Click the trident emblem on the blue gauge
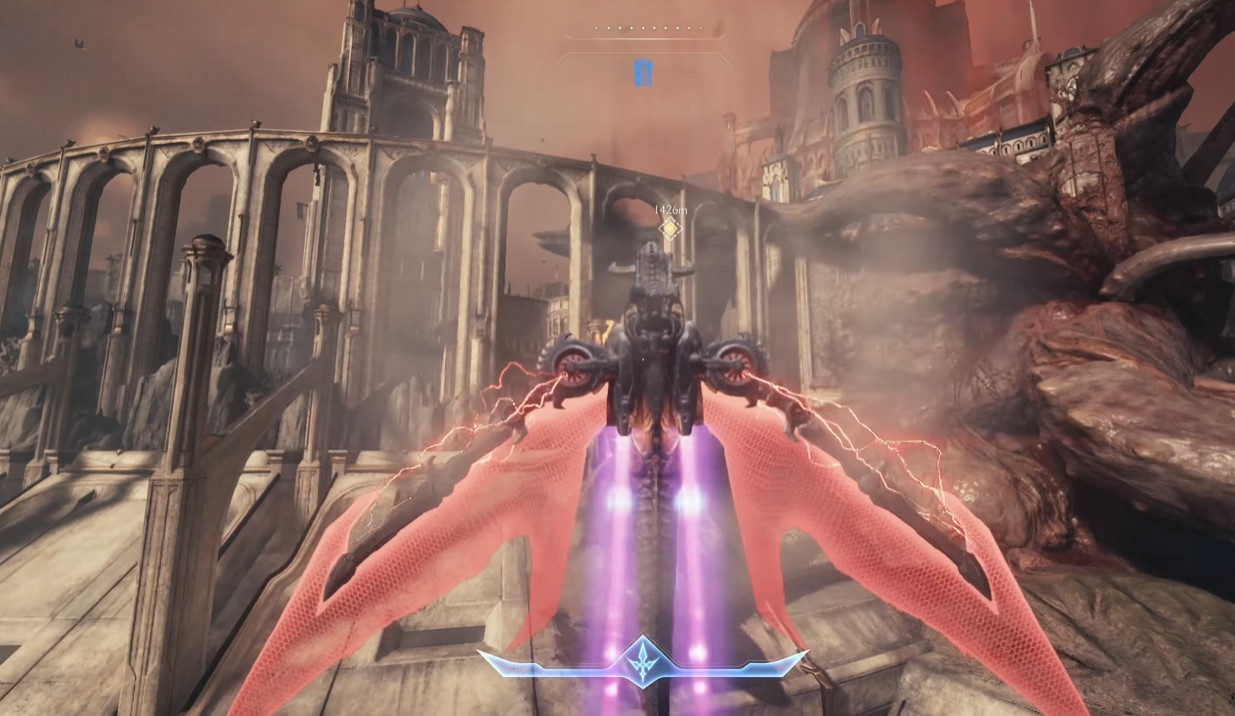This screenshot has width=1235, height=716. (642, 661)
